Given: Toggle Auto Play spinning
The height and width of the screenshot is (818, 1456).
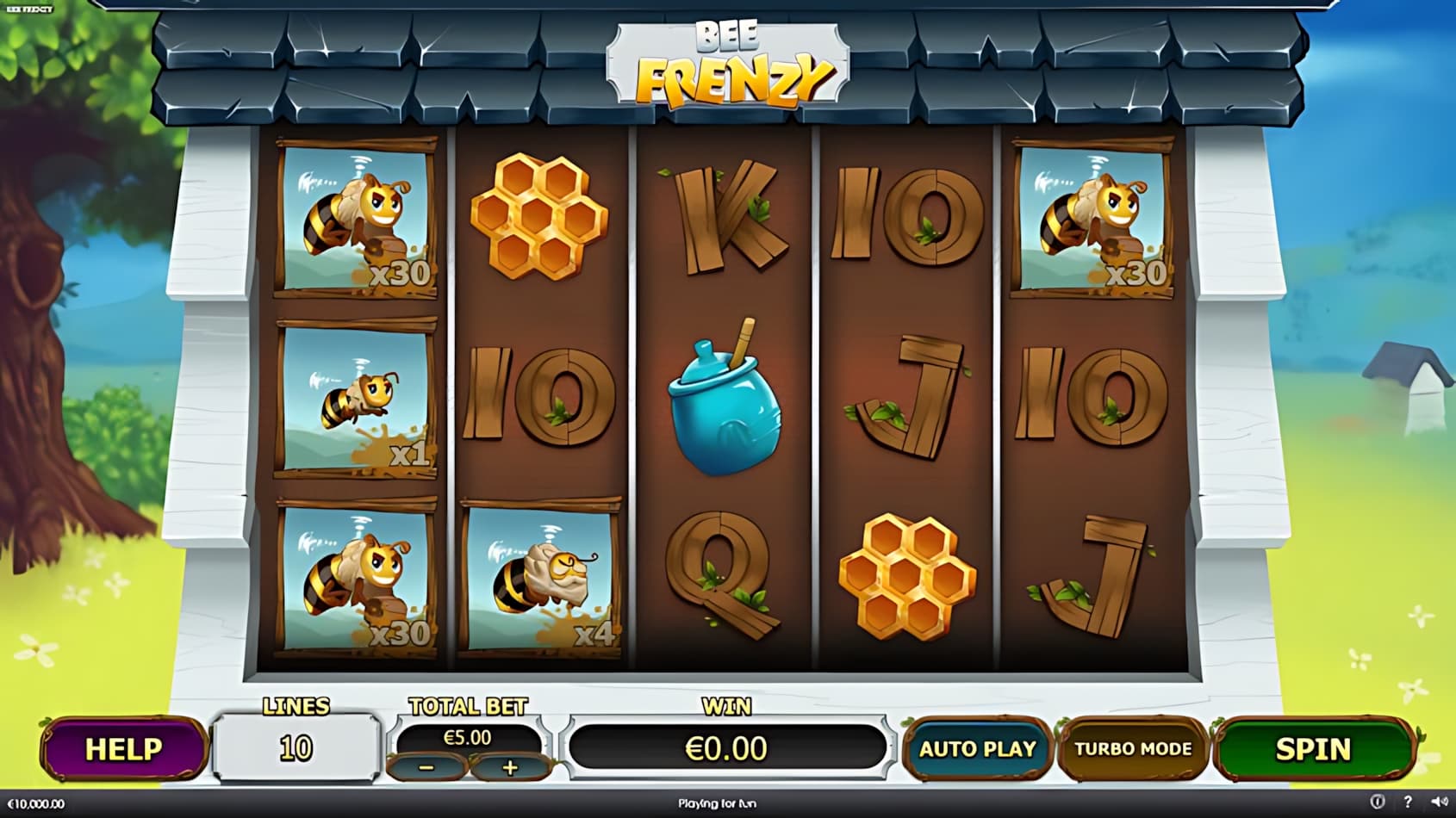Looking at the screenshot, I should tap(978, 749).
